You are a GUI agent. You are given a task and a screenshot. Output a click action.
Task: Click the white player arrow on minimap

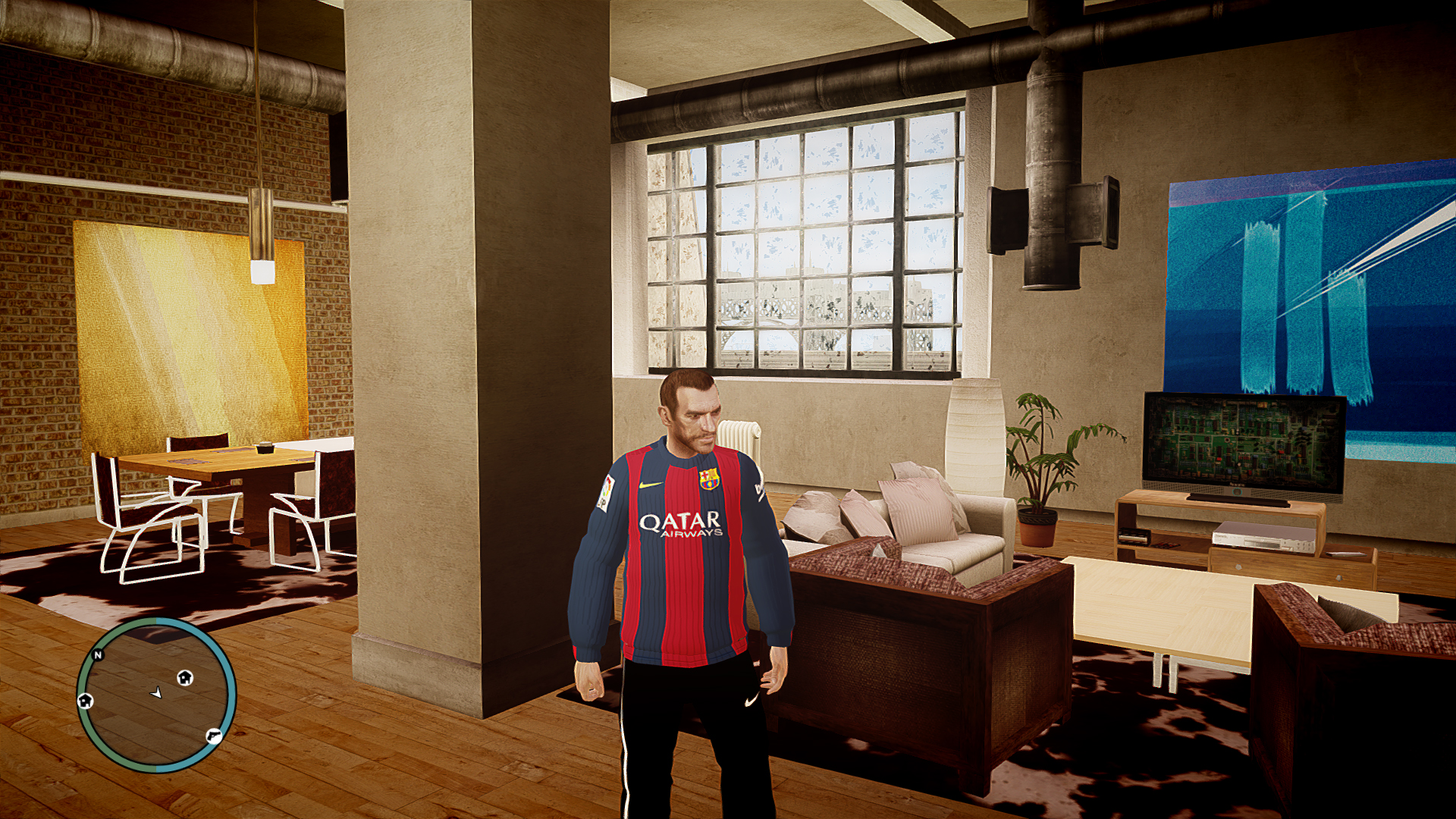click(x=156, y=692)
